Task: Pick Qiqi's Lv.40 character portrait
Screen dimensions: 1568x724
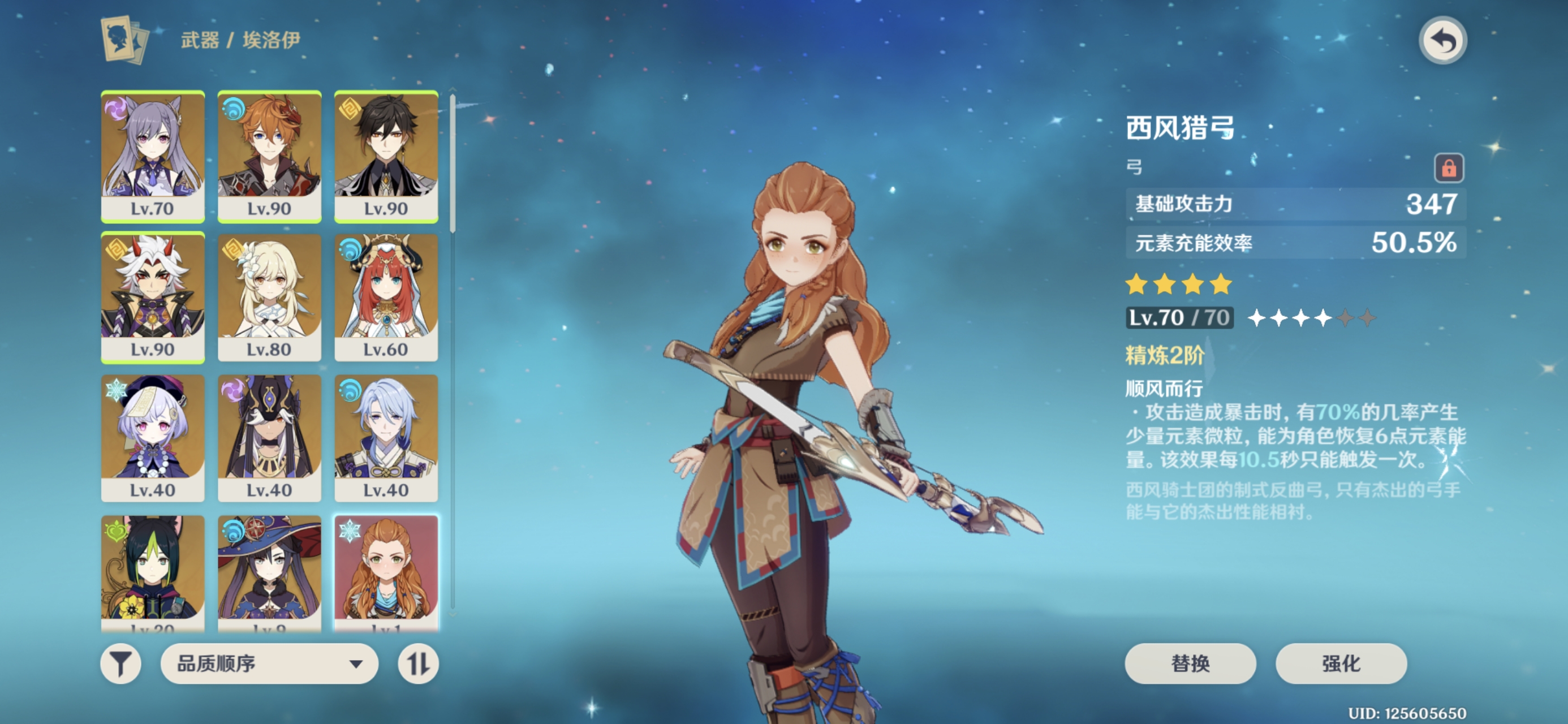Action: pos(153,438)
